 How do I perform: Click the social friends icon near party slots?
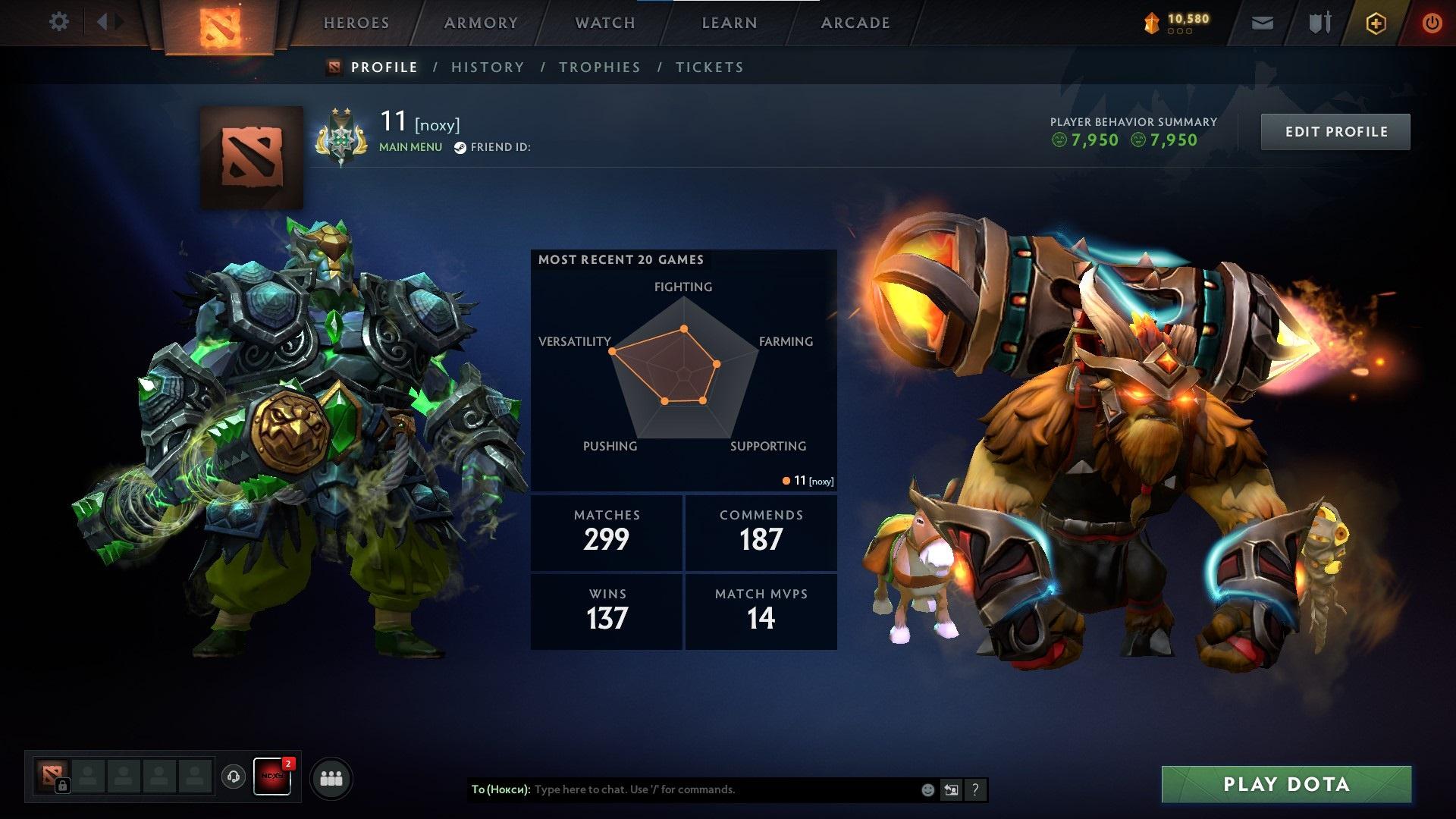[x=330, y=777]
